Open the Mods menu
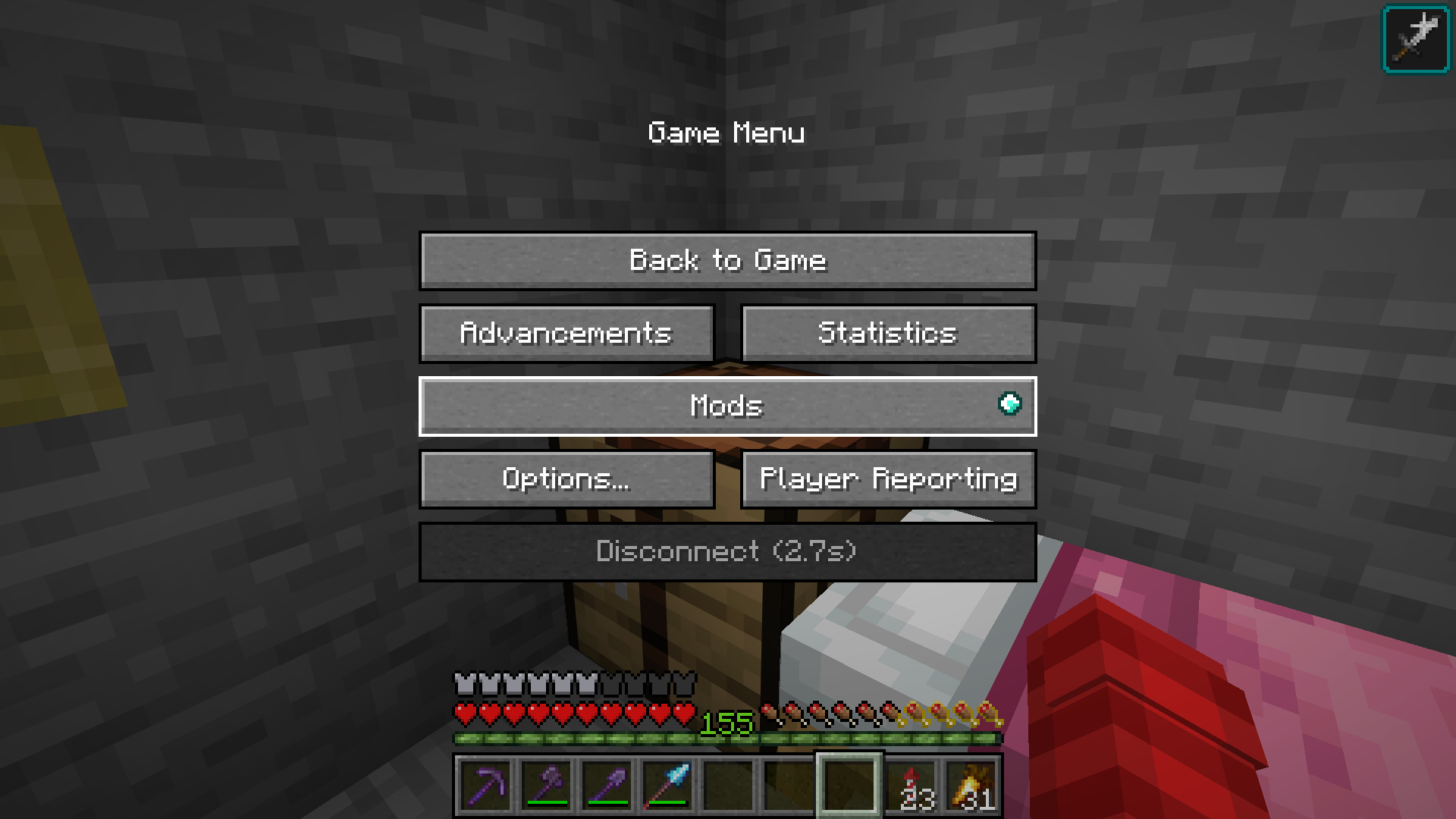The image size is (1456, 819). click(x=726, y=406)
